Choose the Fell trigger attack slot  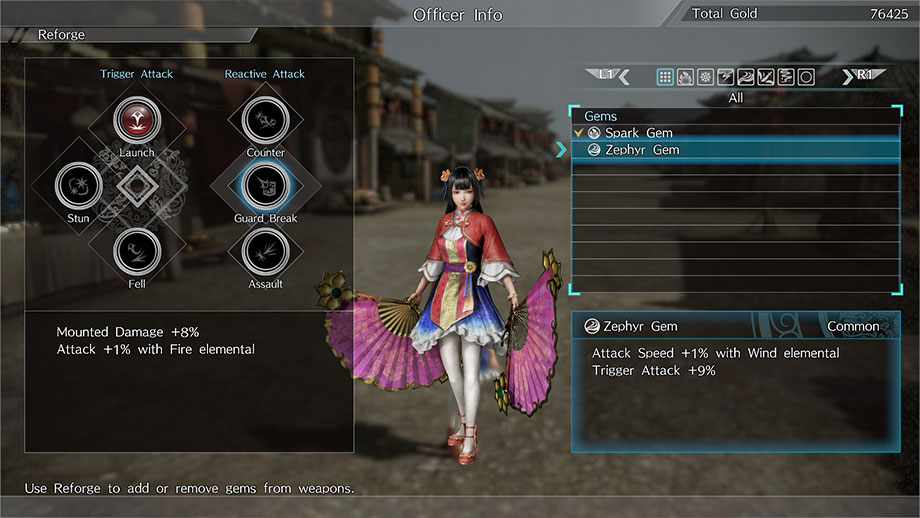137,251
